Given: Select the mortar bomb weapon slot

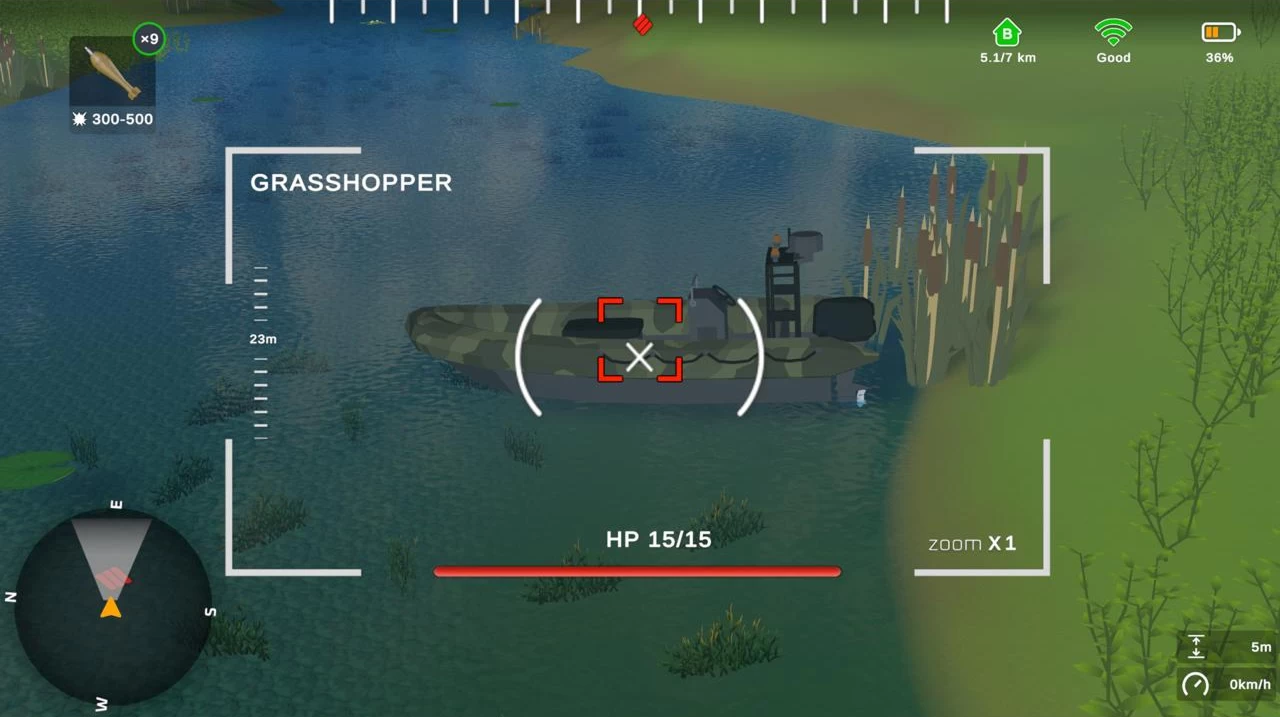Looking at the screenshot, I should [x=112, y=72].
